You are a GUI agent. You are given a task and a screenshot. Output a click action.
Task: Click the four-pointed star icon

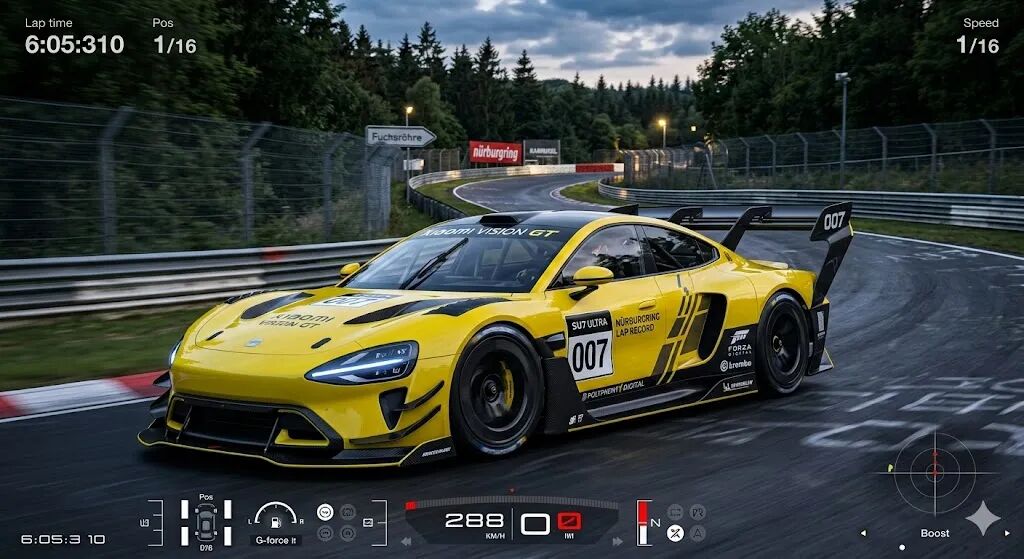click(983, 518)
